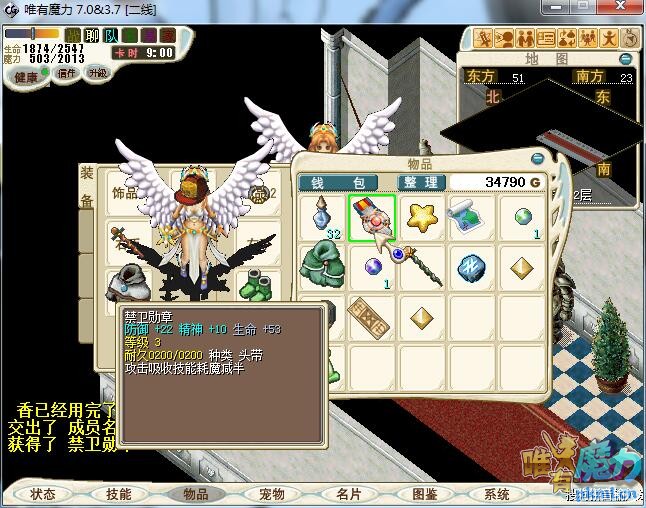Select the blue-gem staff item
Viewport: 646px width, 508px height.
click(x=420, y=266)
